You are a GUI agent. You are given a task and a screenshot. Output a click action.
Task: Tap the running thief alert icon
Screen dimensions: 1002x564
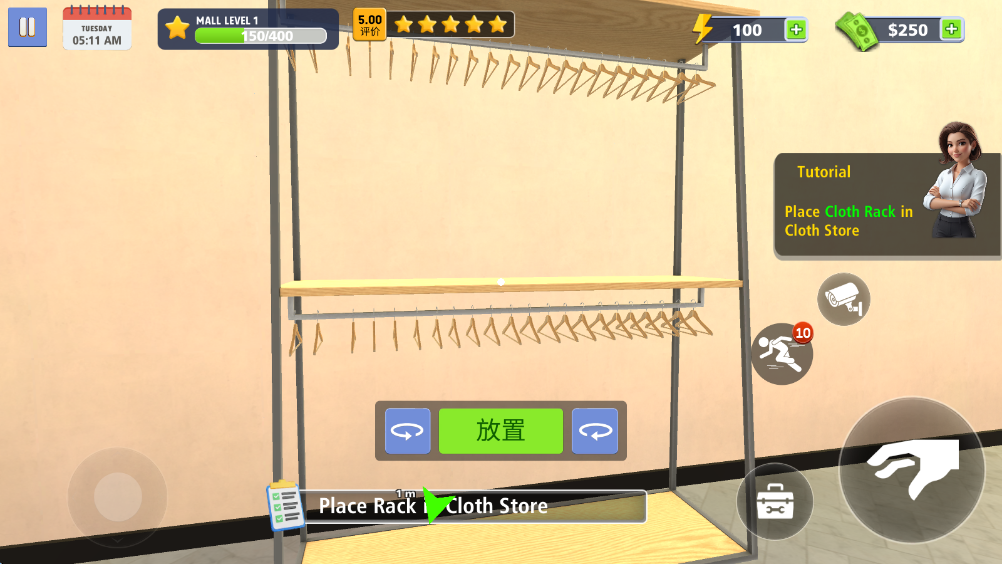point(781,354)
